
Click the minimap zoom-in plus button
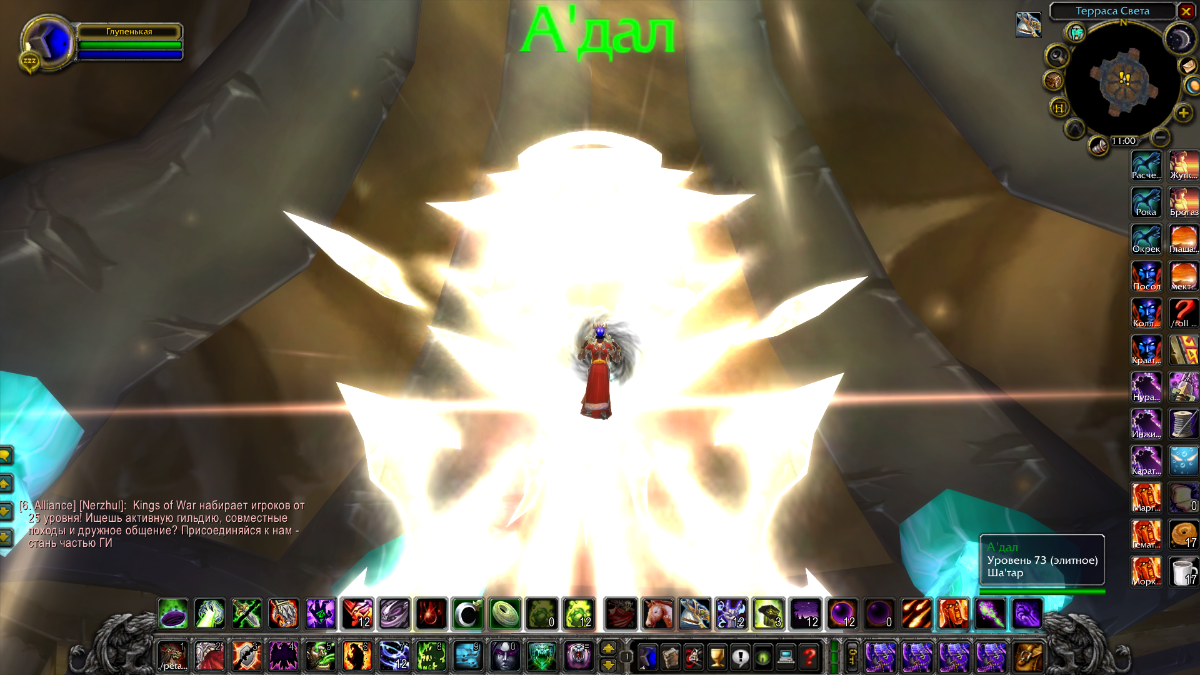(x=1184, y=113)
